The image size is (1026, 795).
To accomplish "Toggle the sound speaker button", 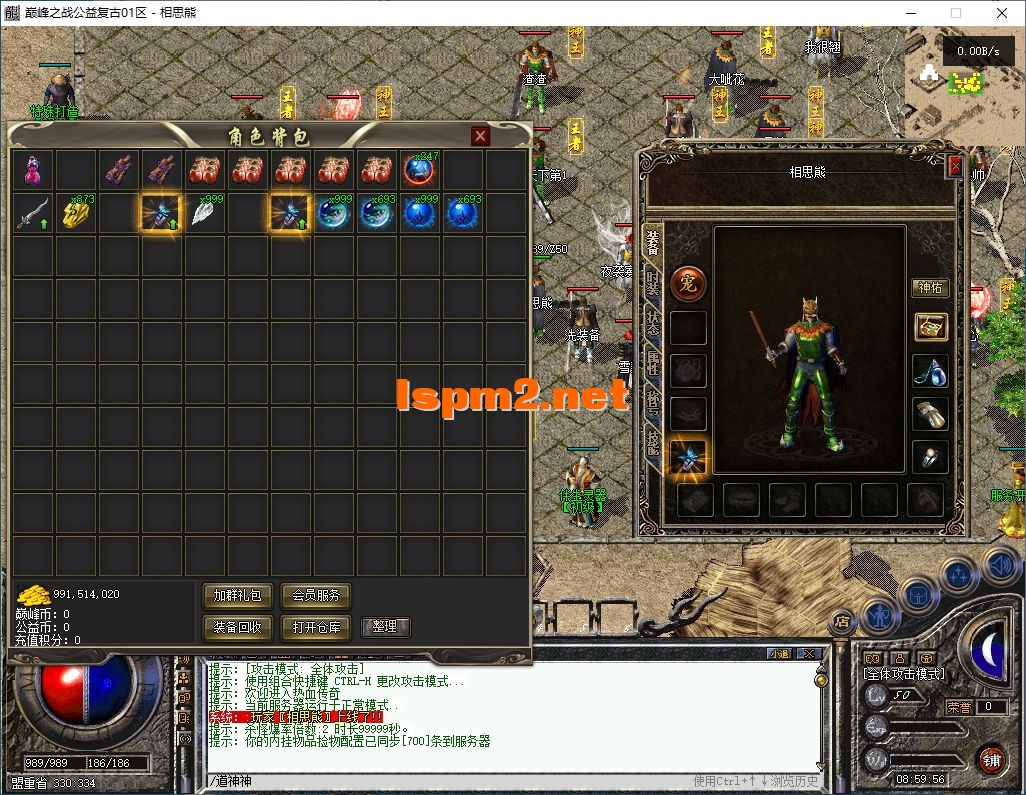I will [999, 564].
